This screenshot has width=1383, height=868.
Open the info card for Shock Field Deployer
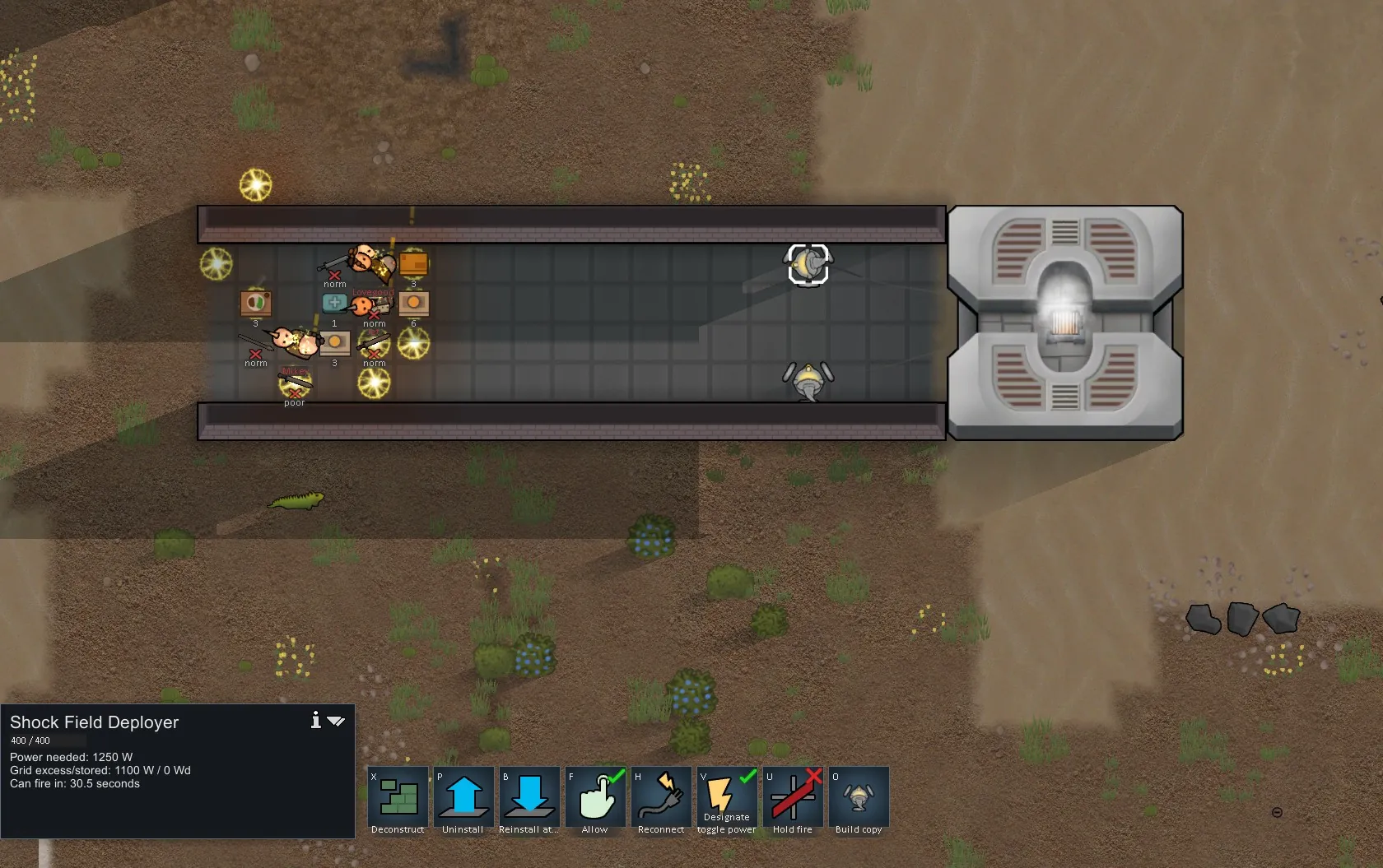click(x=315, y=721)
